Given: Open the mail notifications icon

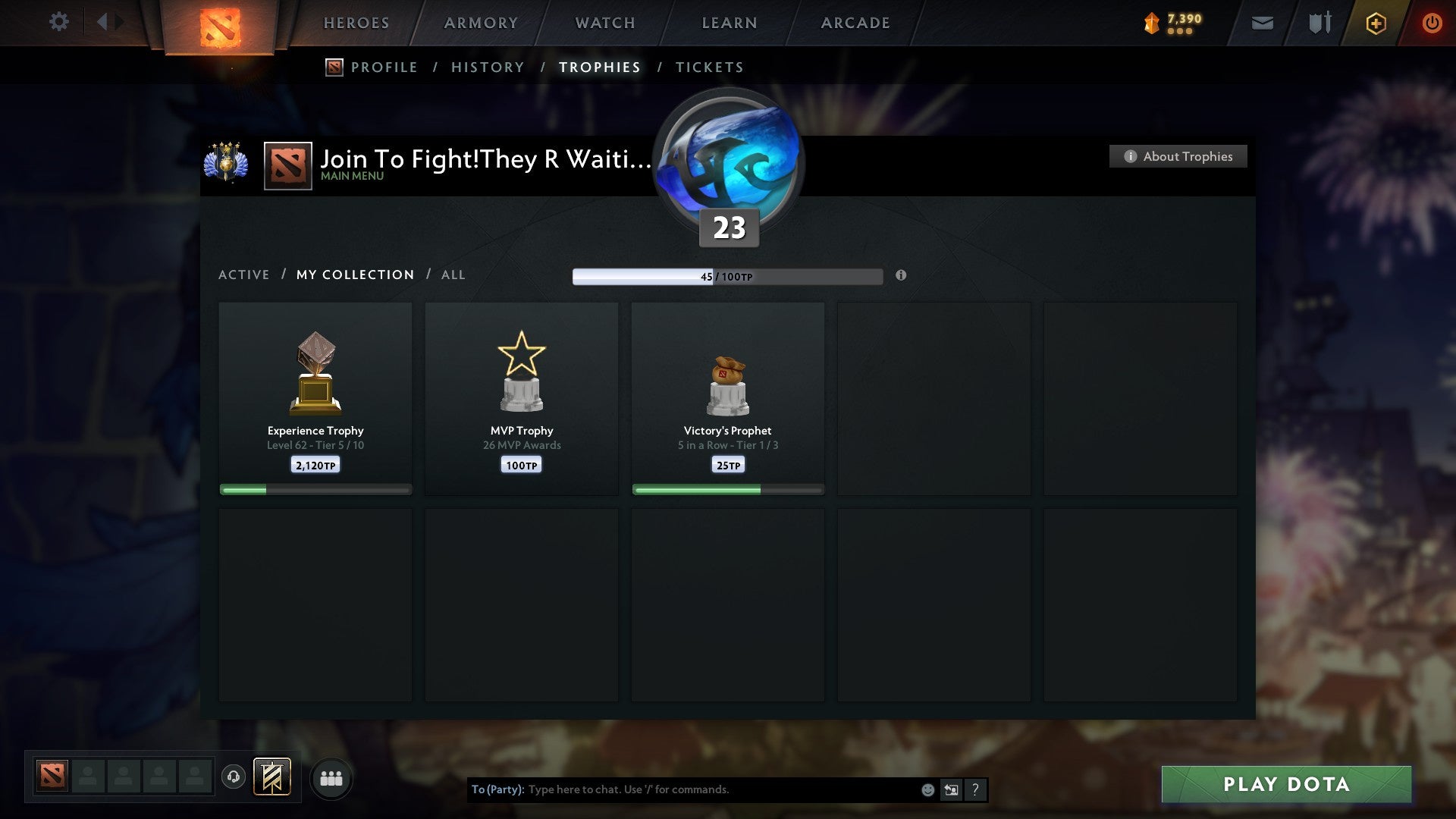Looking at the screenshot, I should [x=1261, y=23].
